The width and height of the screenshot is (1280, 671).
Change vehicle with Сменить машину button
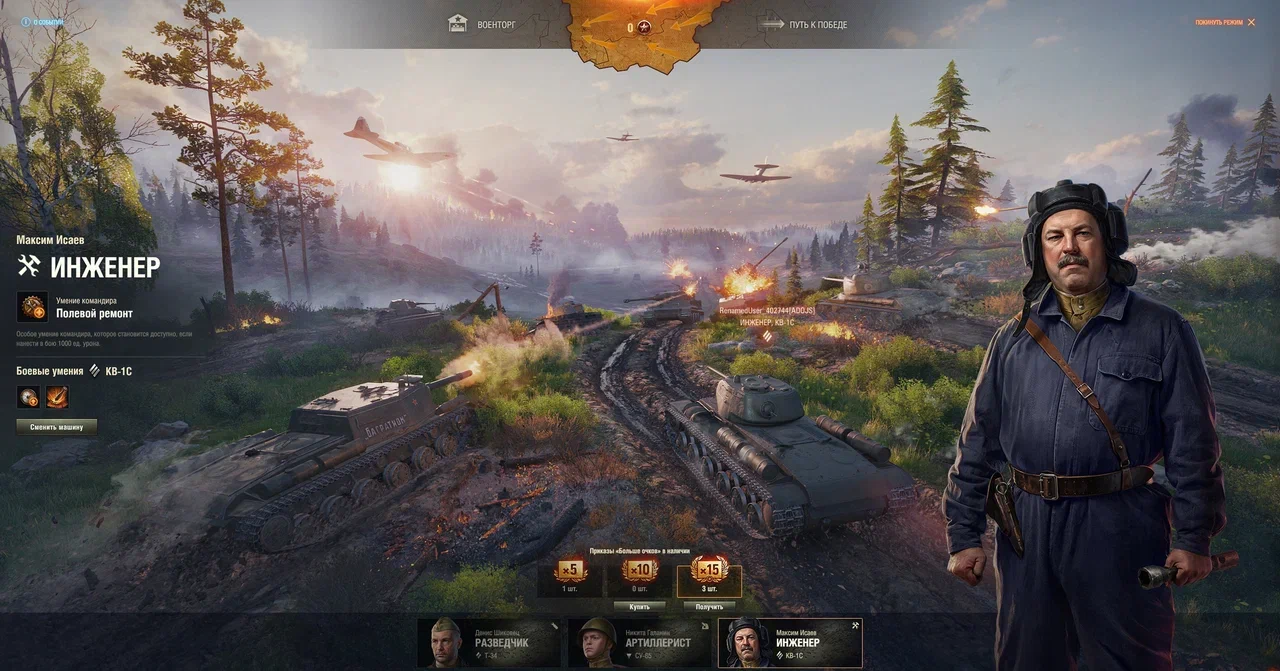coord(56,427)
